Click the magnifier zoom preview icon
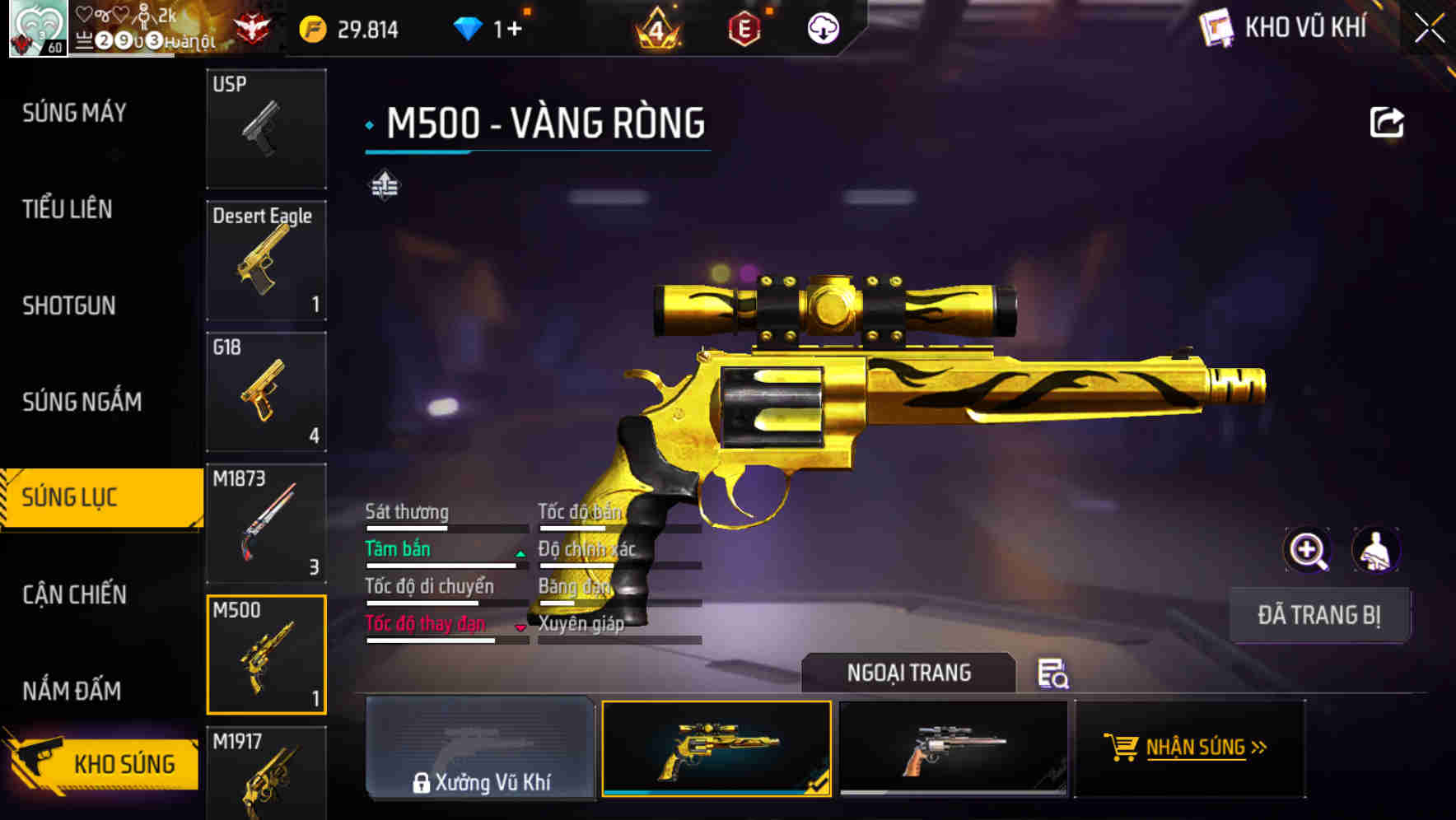1456x820 pixels. click(1308, 550)
